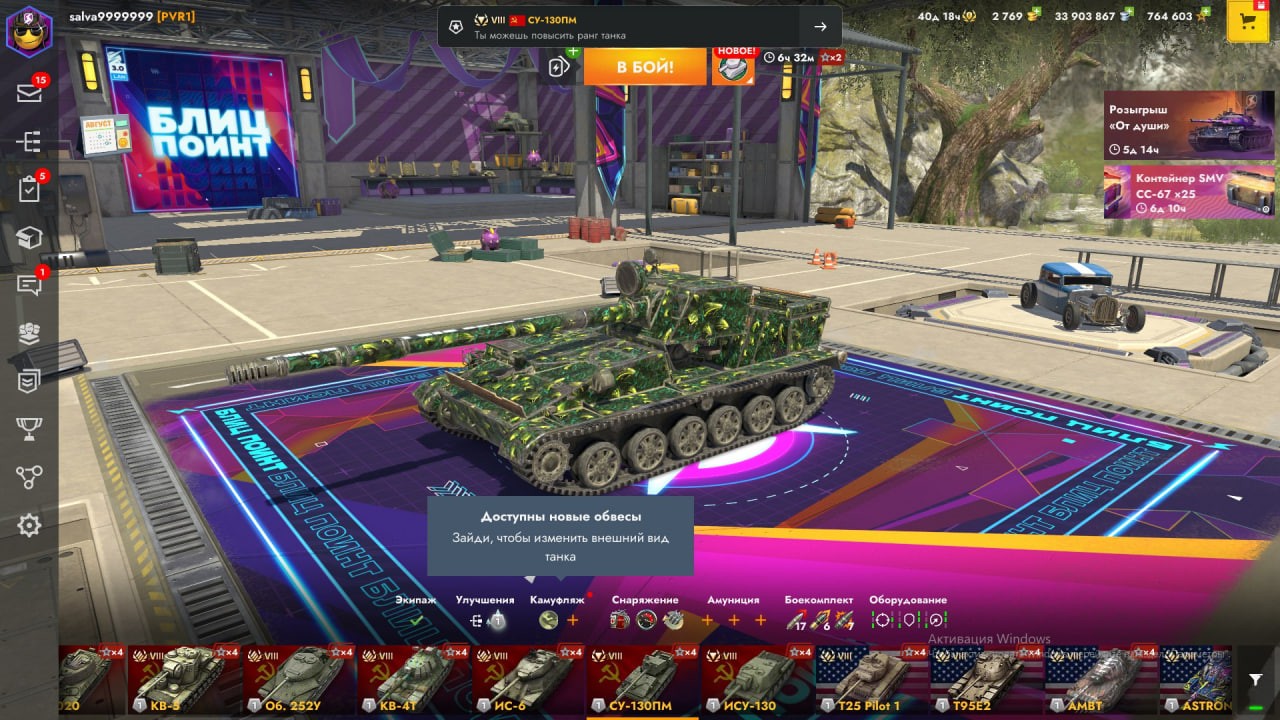Click the player avatar profile picture
This screenshot has width=1280, height=720.
click(29, 30)
